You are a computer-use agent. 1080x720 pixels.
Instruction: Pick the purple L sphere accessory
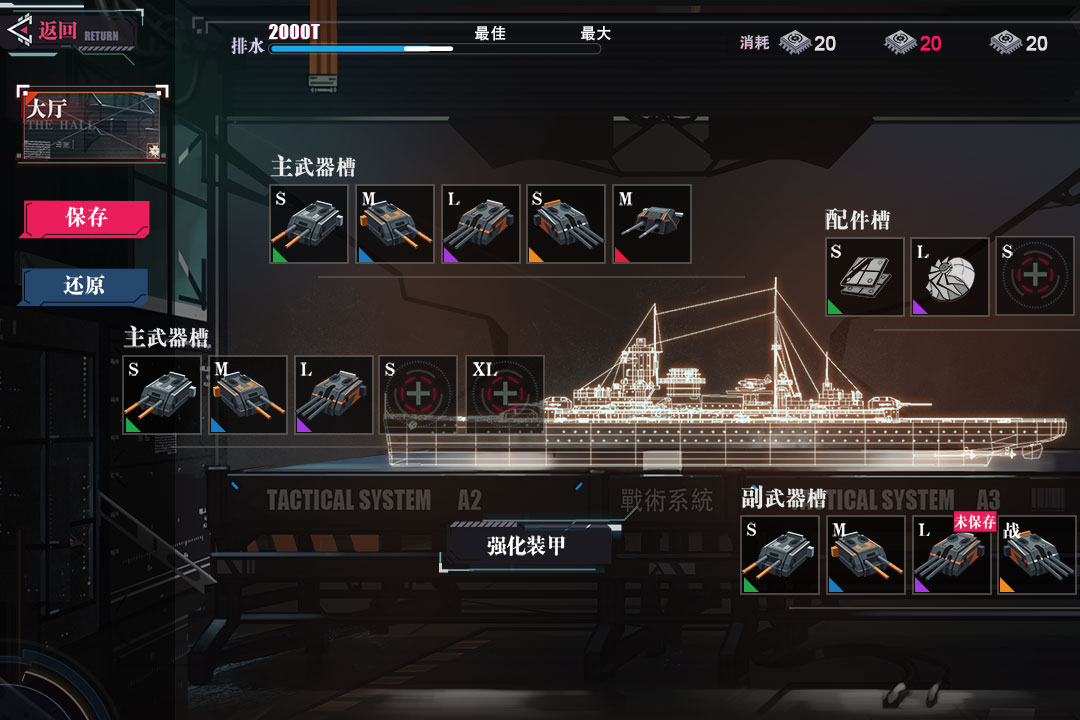(x=950, y=276)
